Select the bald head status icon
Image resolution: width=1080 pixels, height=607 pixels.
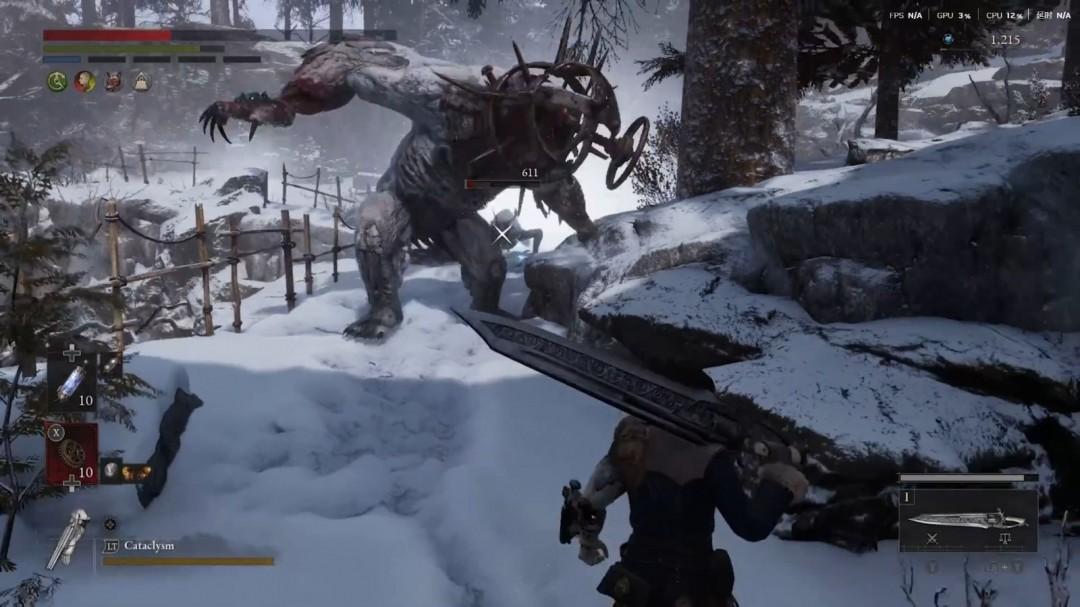[85, 82]
